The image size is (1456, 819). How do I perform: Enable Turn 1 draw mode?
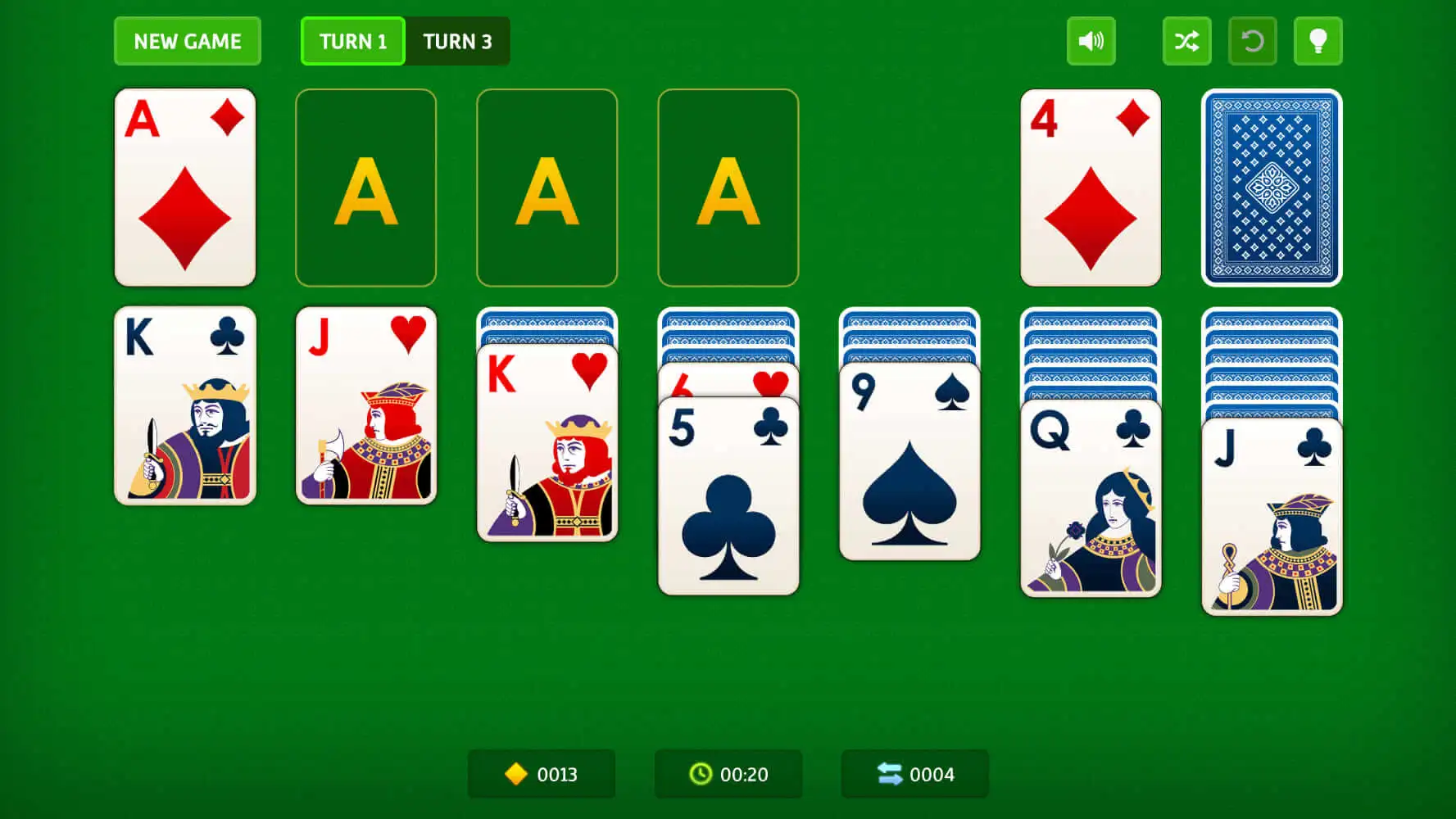click(x=352, y=41)
